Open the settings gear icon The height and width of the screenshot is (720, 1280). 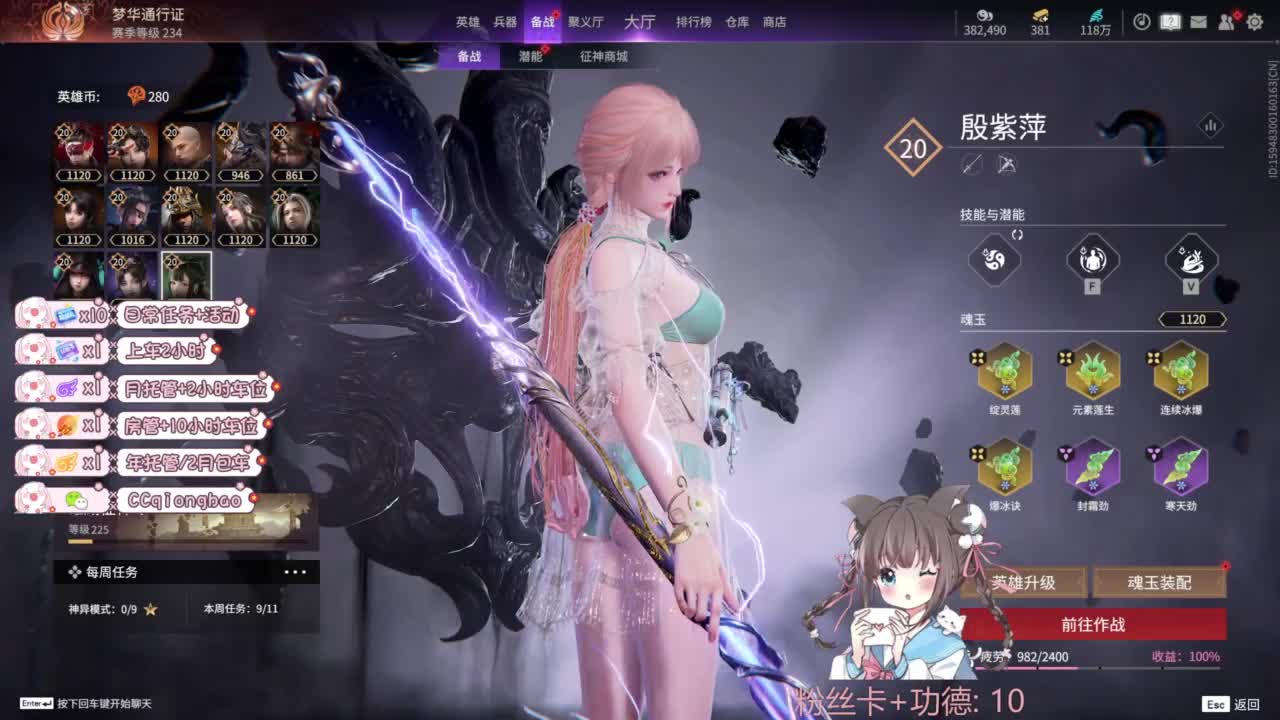1254,20
